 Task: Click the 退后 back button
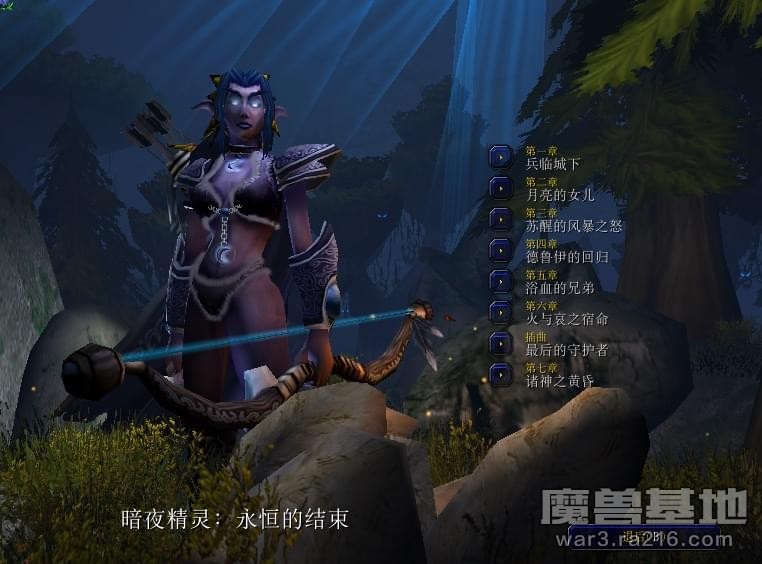pyautogui.click(x=644, y=537)
